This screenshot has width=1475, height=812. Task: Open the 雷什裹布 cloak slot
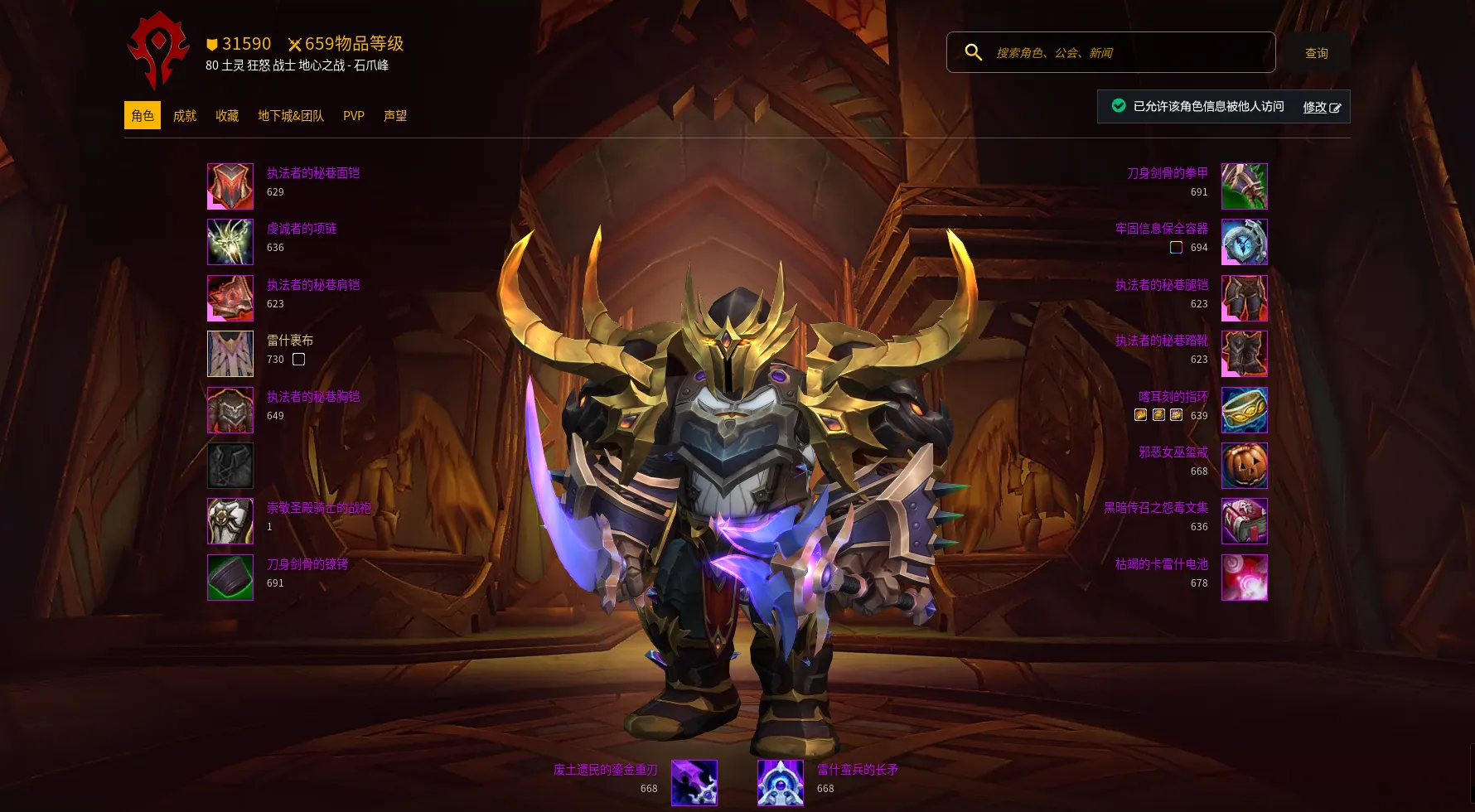coord(230,354)
